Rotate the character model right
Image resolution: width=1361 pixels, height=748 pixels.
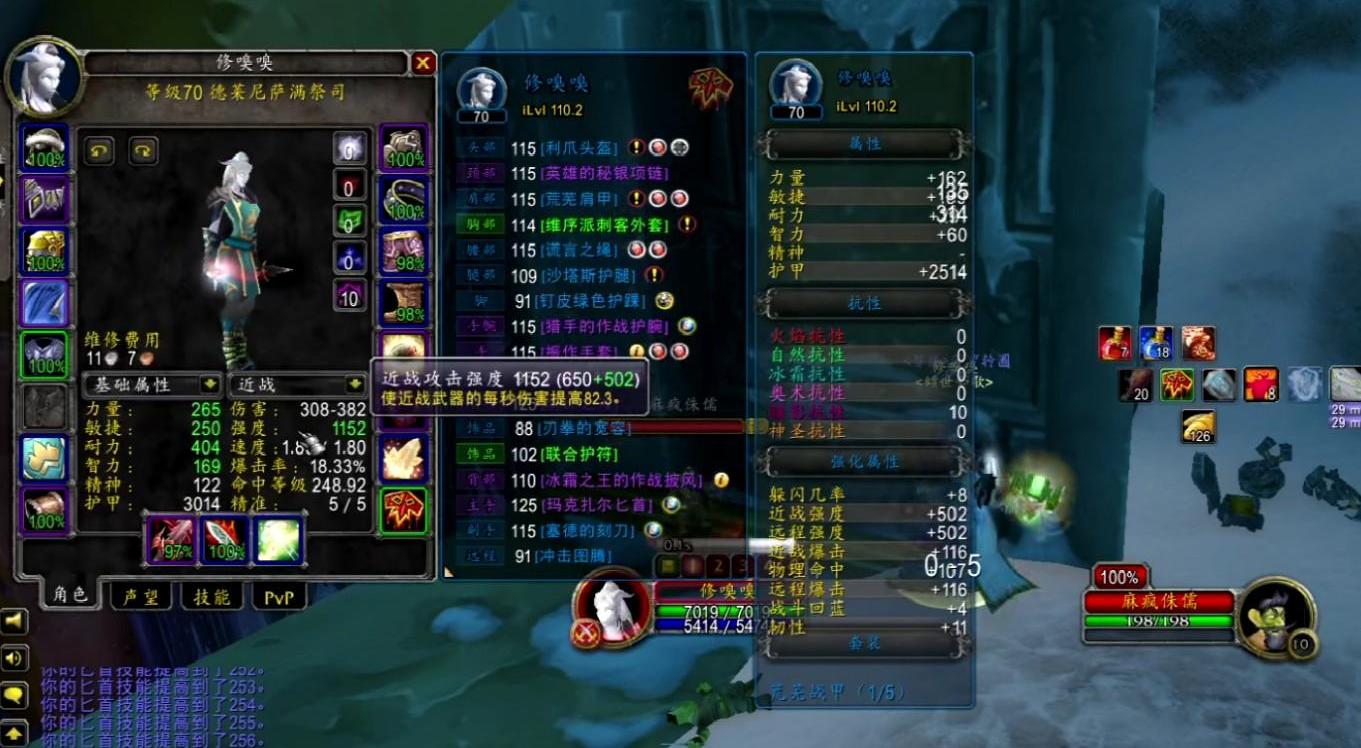[x=144, y=150]
